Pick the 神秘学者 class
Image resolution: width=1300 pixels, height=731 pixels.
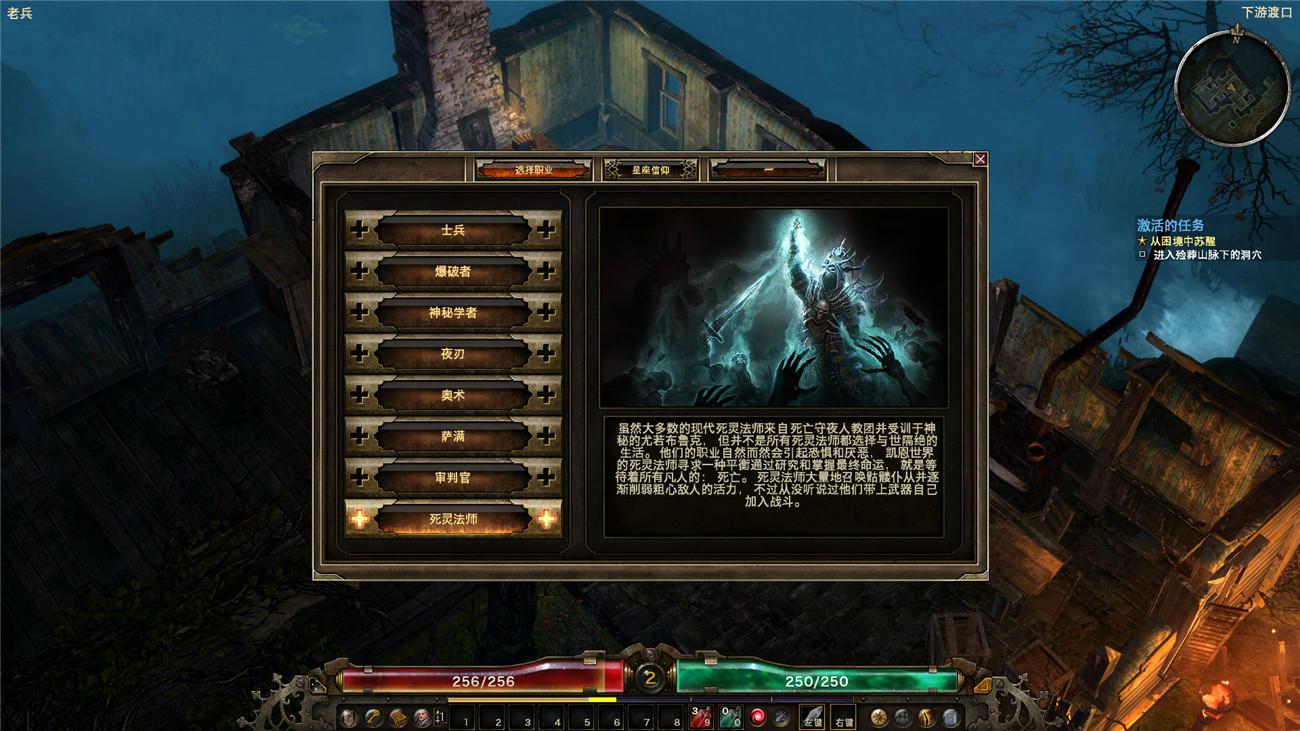point(453,313)
